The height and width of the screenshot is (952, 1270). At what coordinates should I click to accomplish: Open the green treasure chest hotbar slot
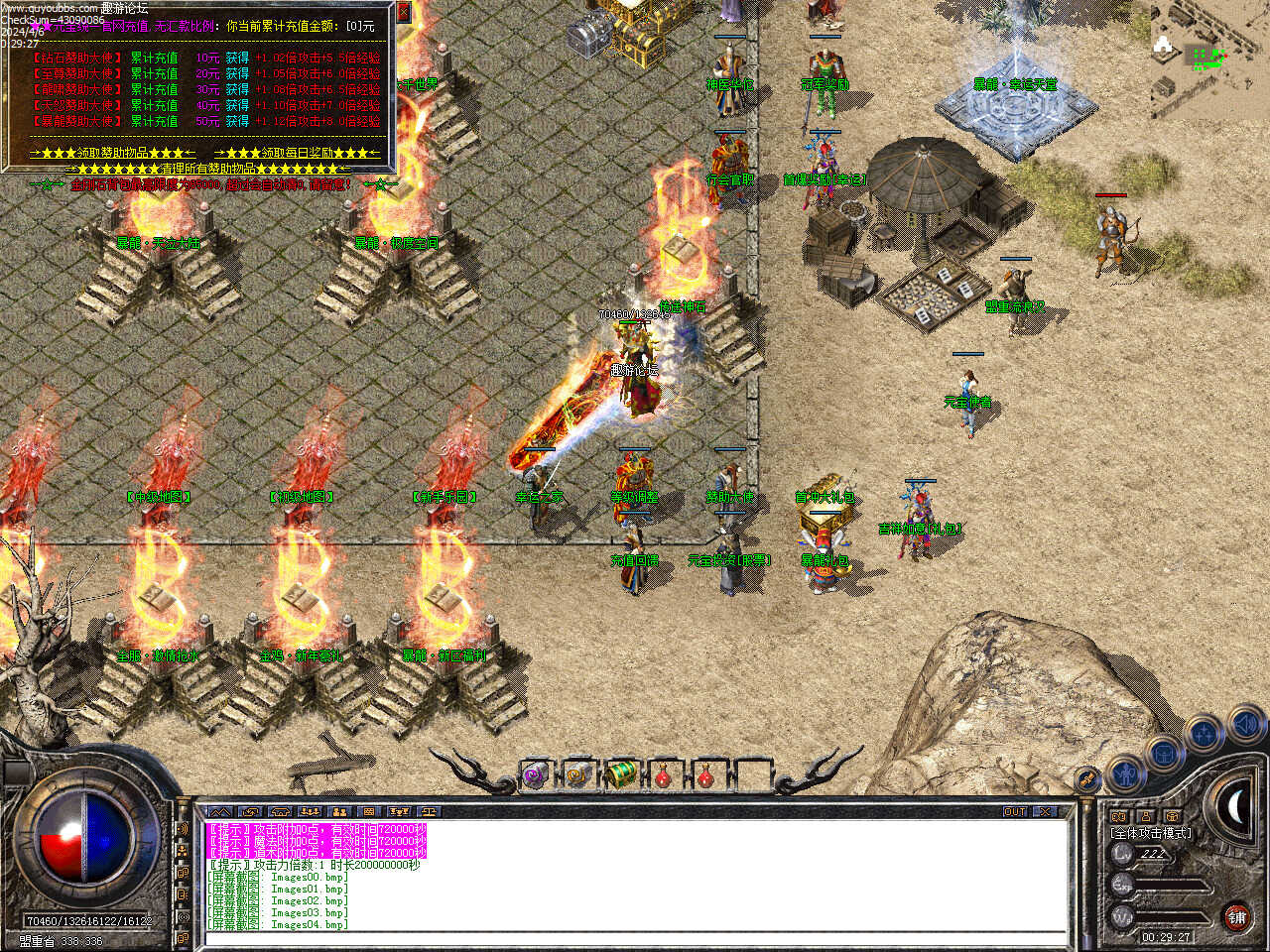(622, 775)
